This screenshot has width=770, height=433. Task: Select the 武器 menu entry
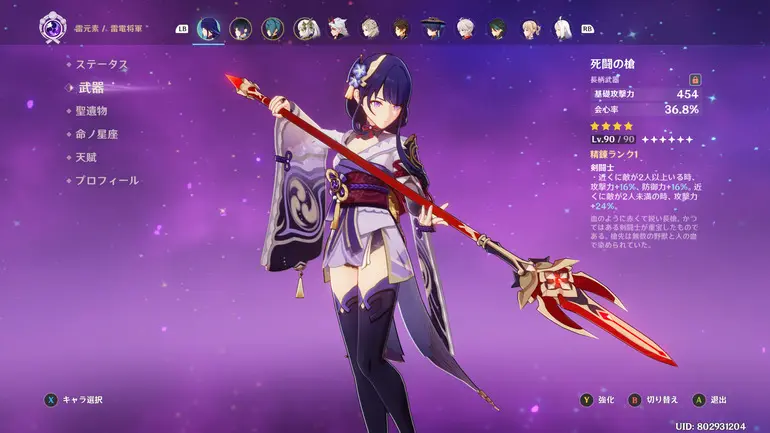tap(90, 88)
